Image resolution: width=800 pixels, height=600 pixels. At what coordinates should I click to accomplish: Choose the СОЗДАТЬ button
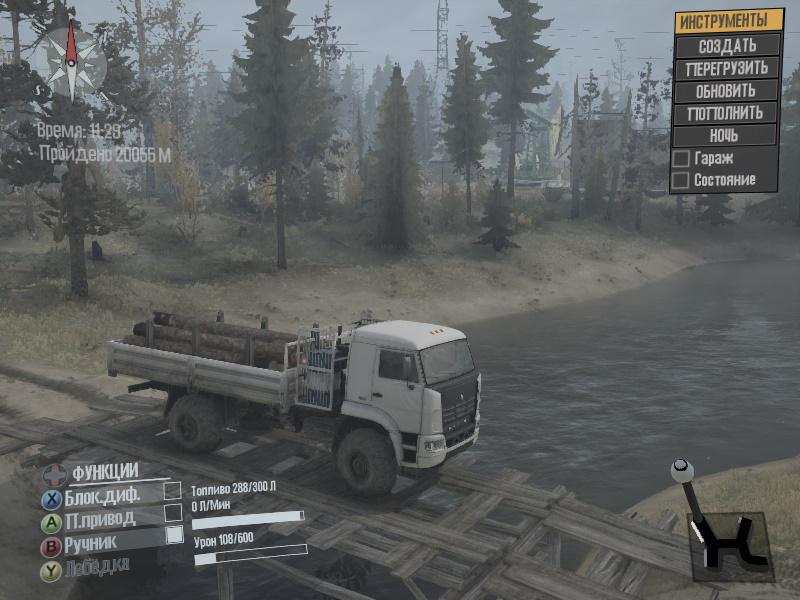(x=727, y=45)
